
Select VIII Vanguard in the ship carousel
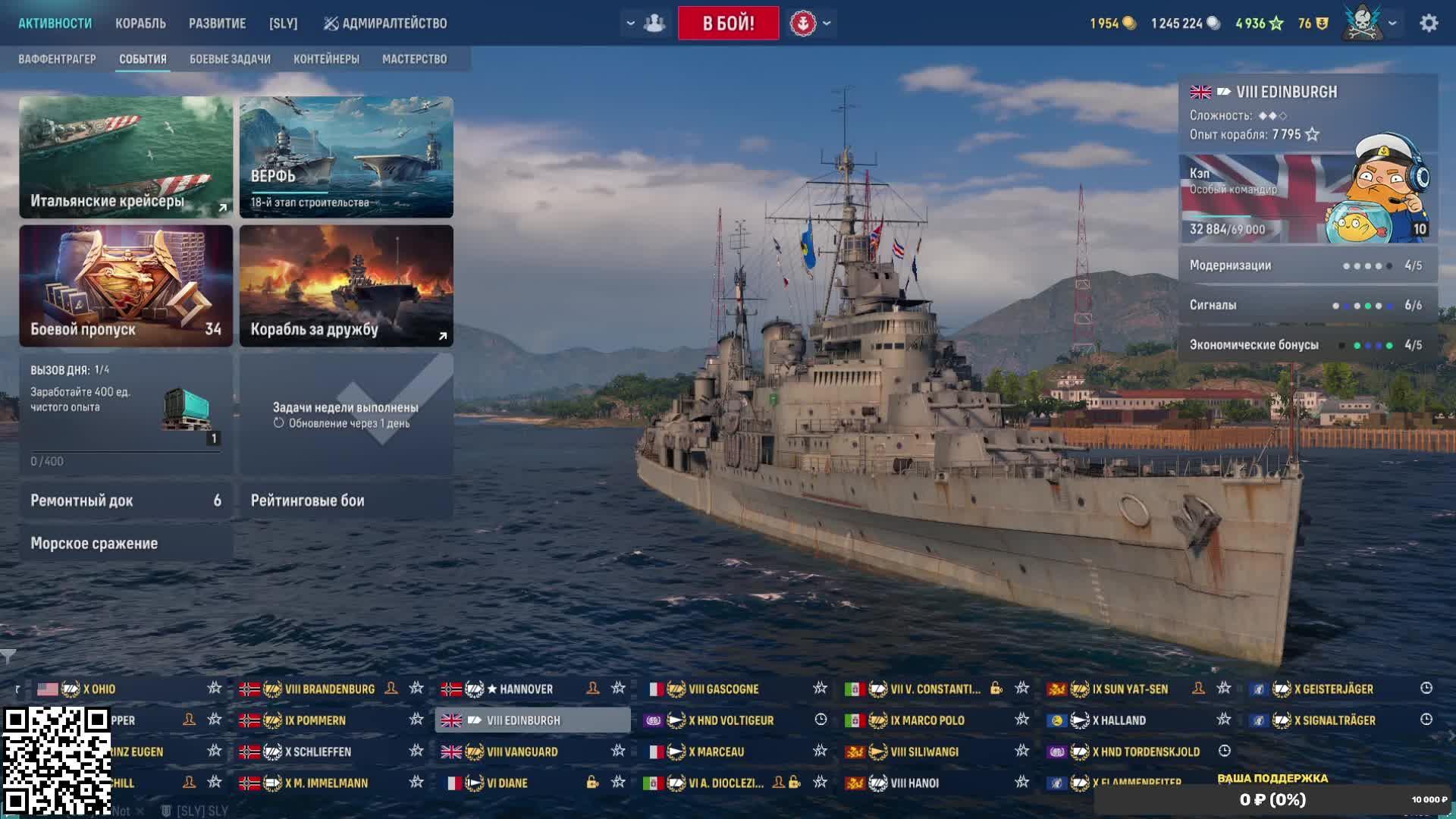pyautogui.click(x=522, y=752)
